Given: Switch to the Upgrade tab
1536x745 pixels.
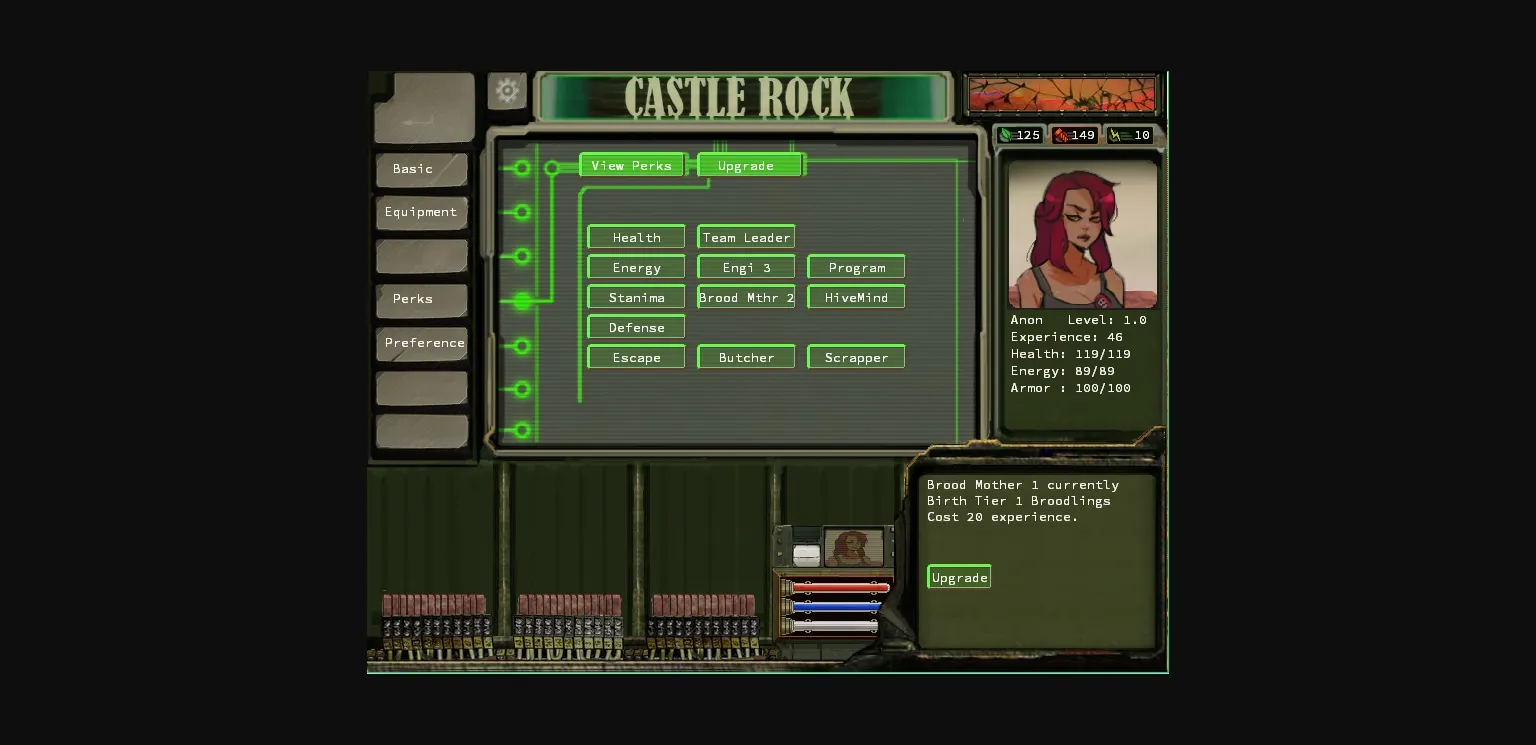Looking at the screenshot, I should pyautogui.click(x=749, y=165).
